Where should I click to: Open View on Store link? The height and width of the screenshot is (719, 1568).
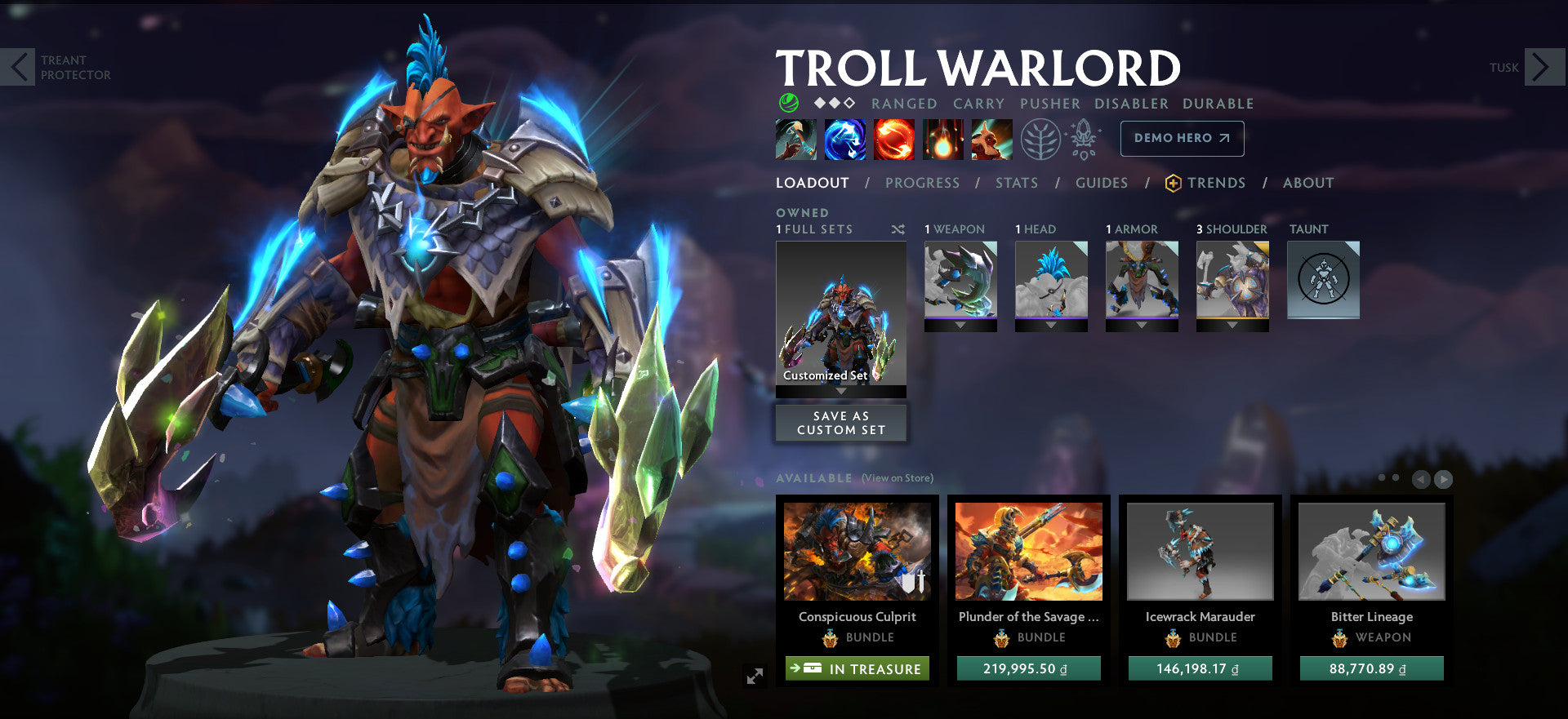point(897,478)
